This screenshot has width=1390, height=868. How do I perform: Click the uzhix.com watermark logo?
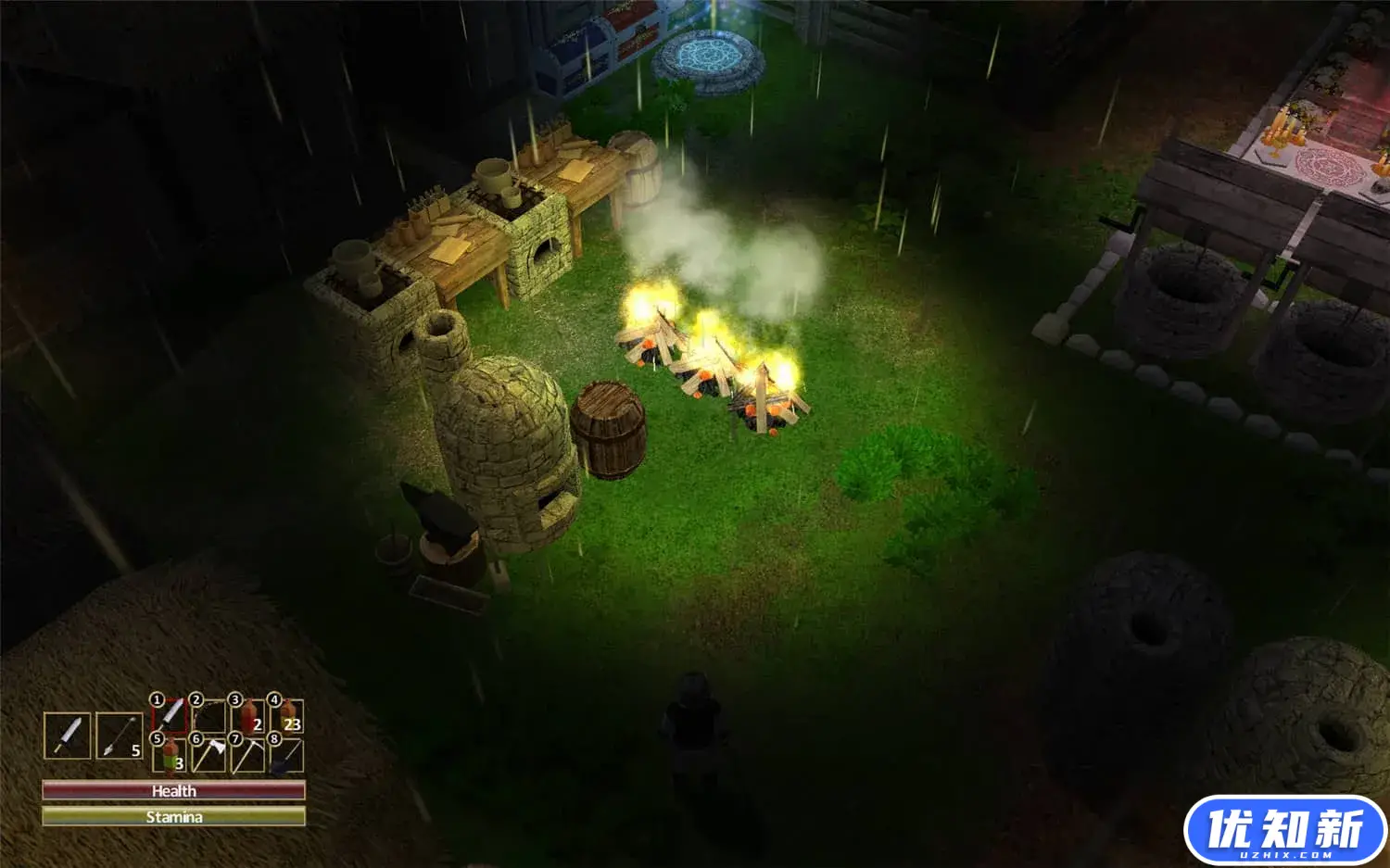coord(1284,829)
